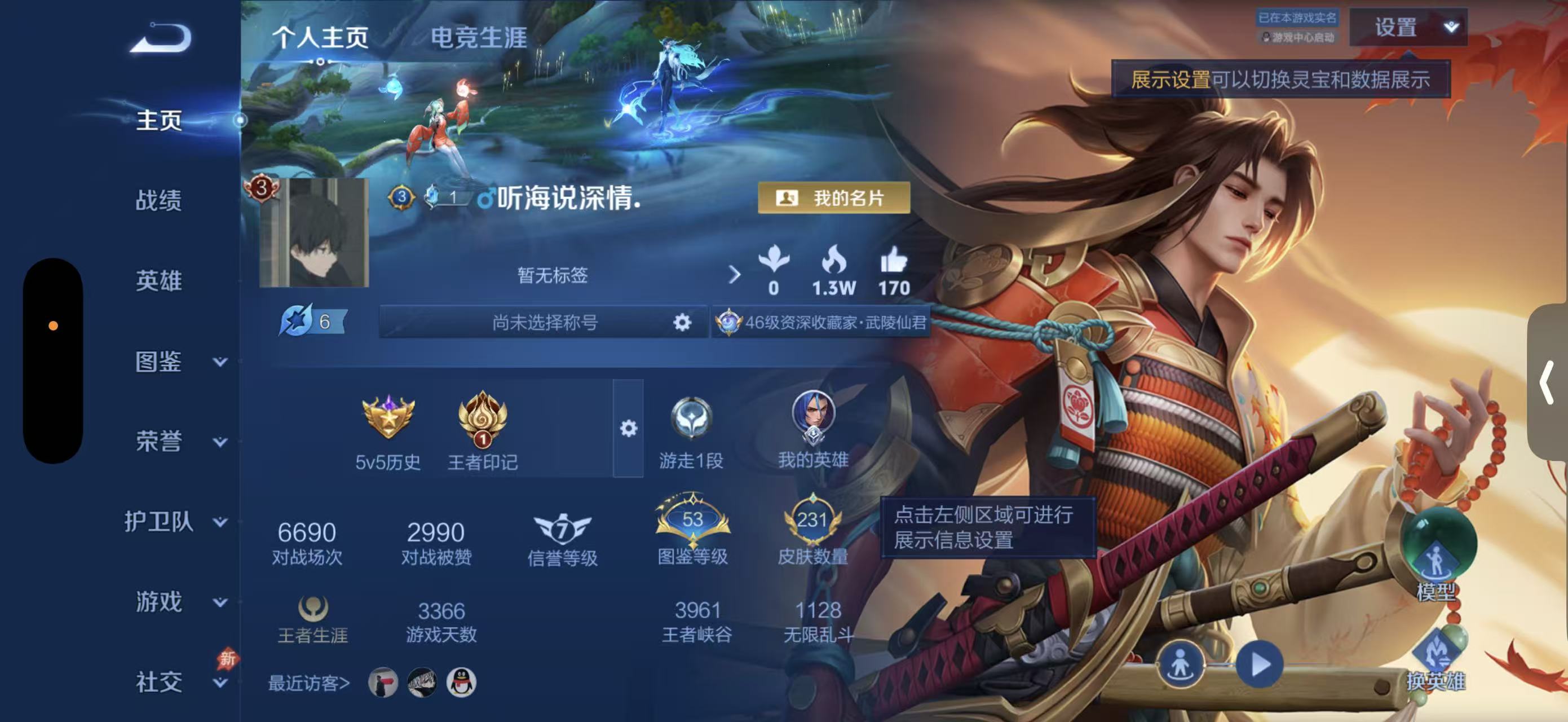Expand the 社交 sidebar section
1568x722 pixels.
160,683
